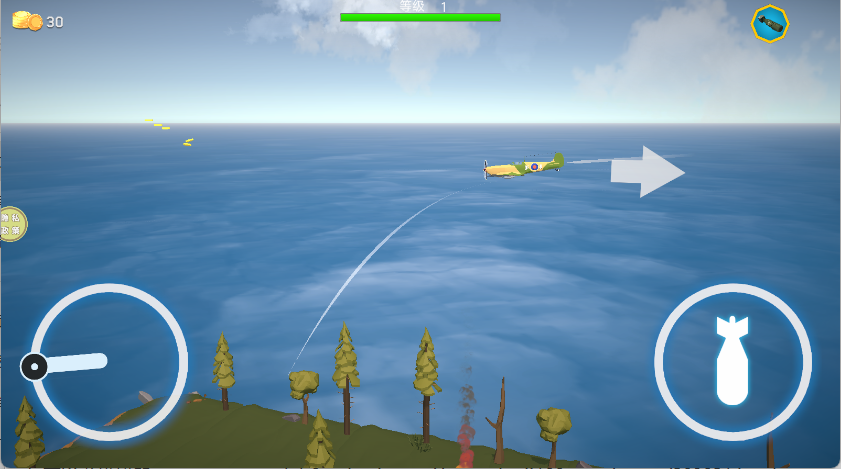Tap the large bomb drop button
This screenshot has width=841, height=469.
pyautogui.click(x=732, y=361)
